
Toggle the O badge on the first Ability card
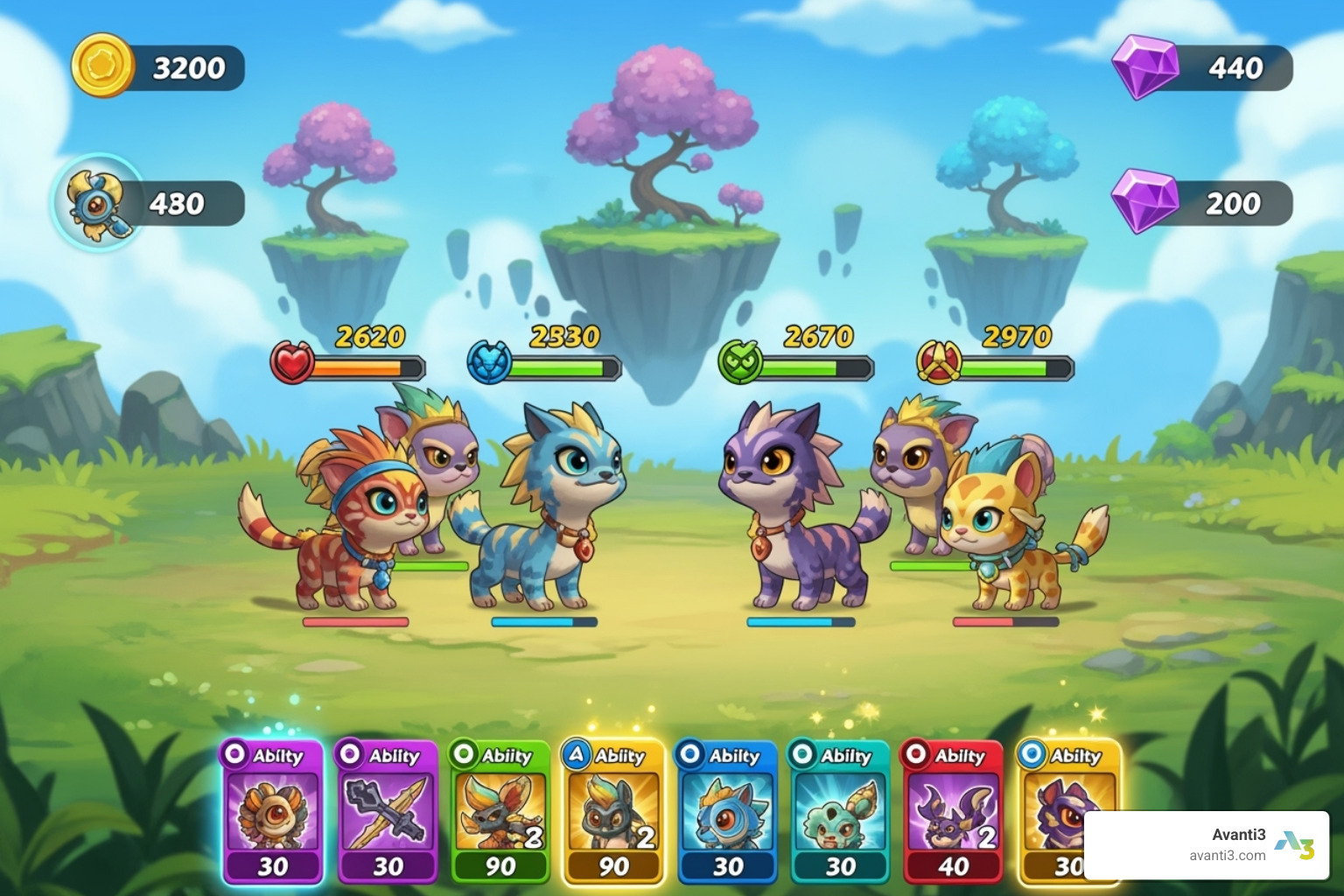[233, 756]
